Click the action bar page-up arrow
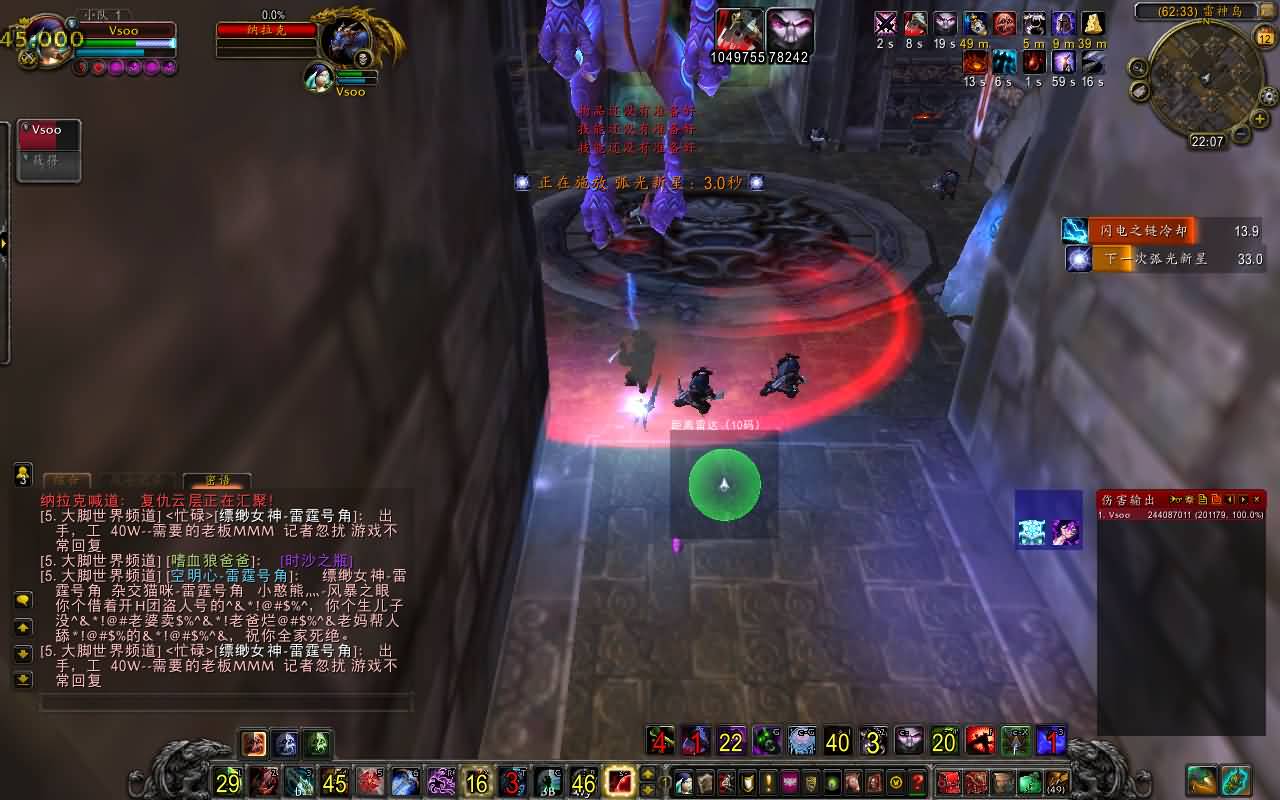 tap(647, 774)
